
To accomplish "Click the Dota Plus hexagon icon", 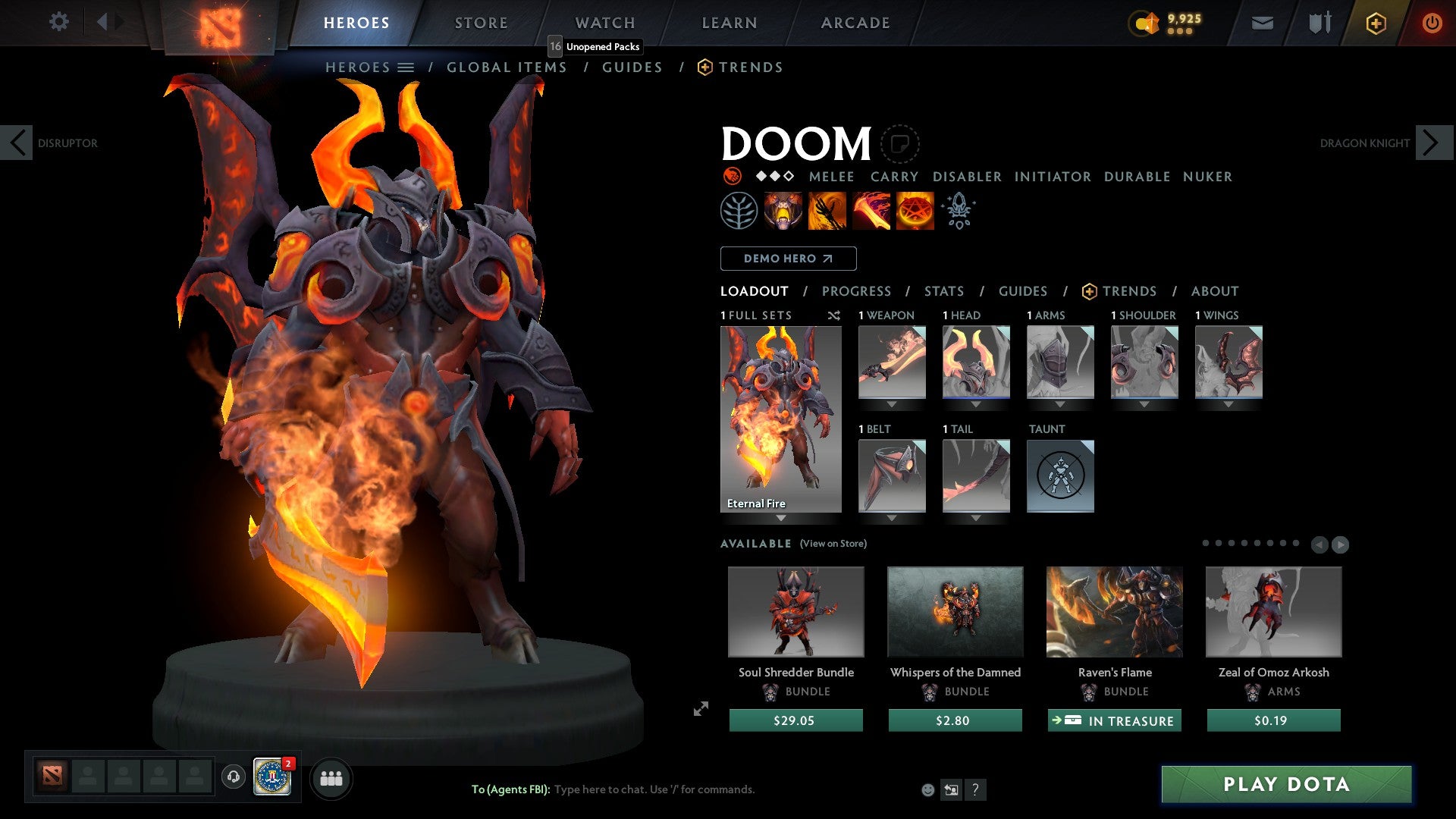I will (x=1375, y=23).
